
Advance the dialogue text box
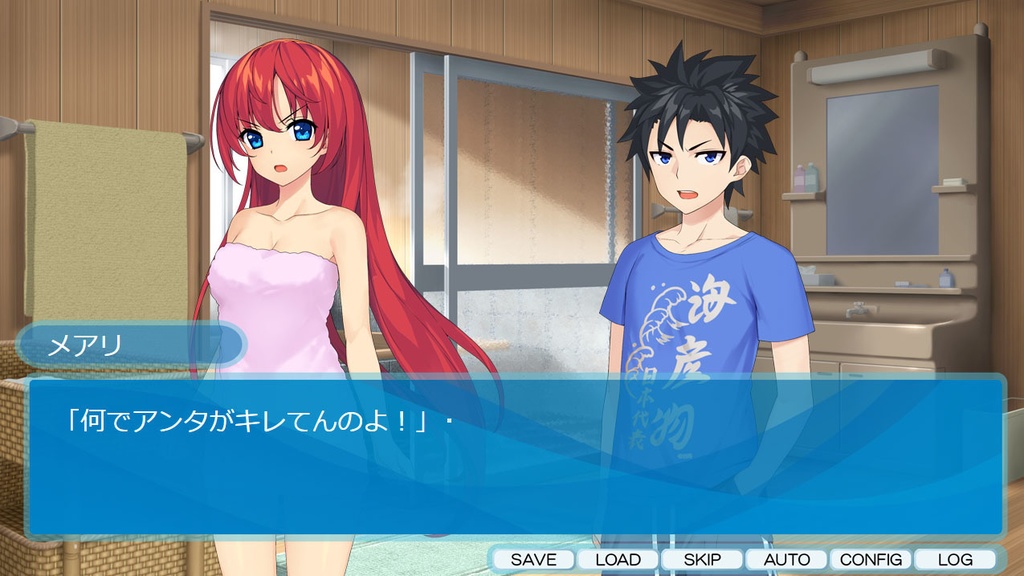pos(515,460)
